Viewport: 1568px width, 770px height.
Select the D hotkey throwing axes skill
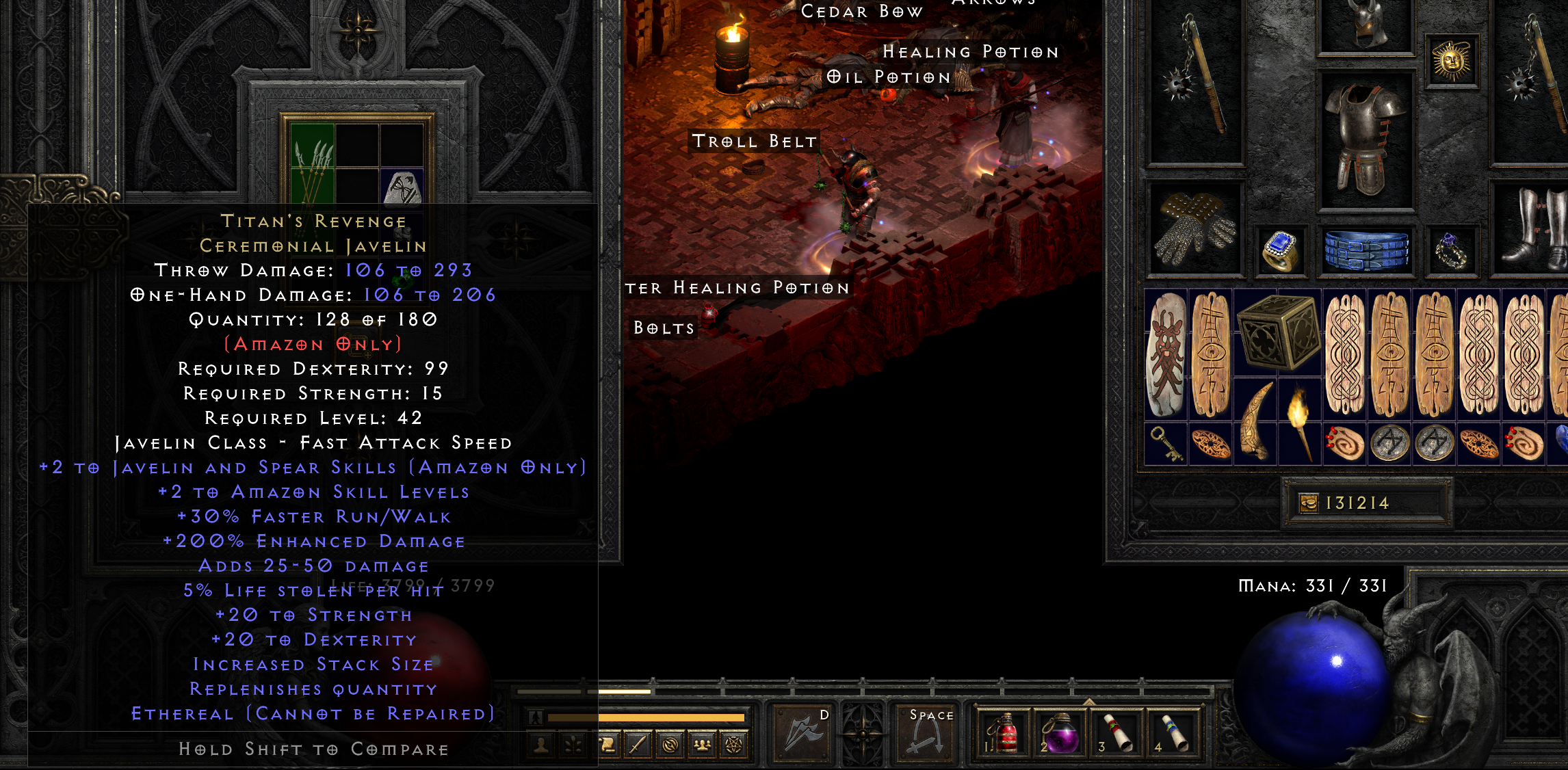pyautogui.click(x=802, y=735)
